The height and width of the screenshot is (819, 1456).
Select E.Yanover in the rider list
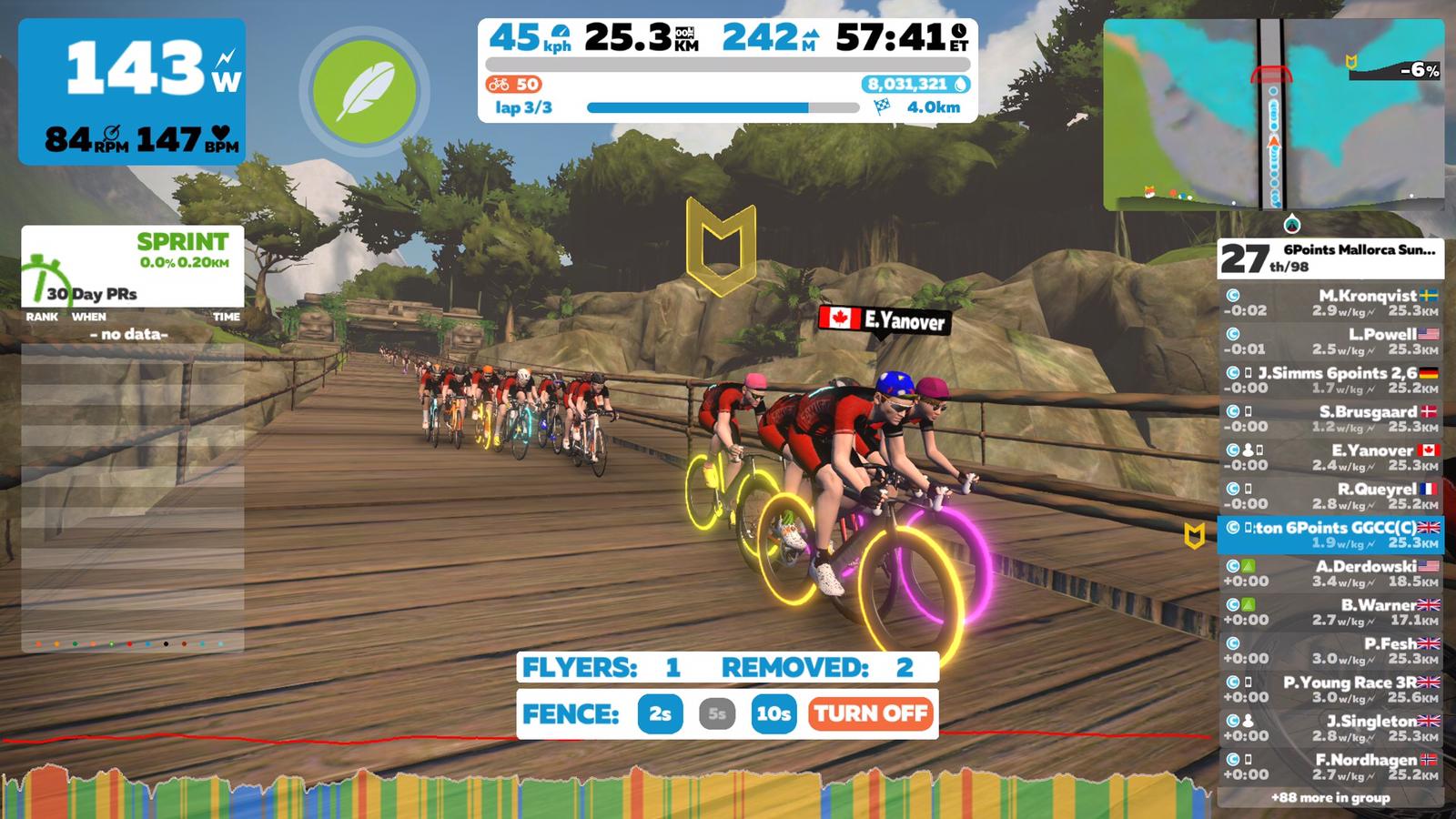click(x=1330, y=457)
